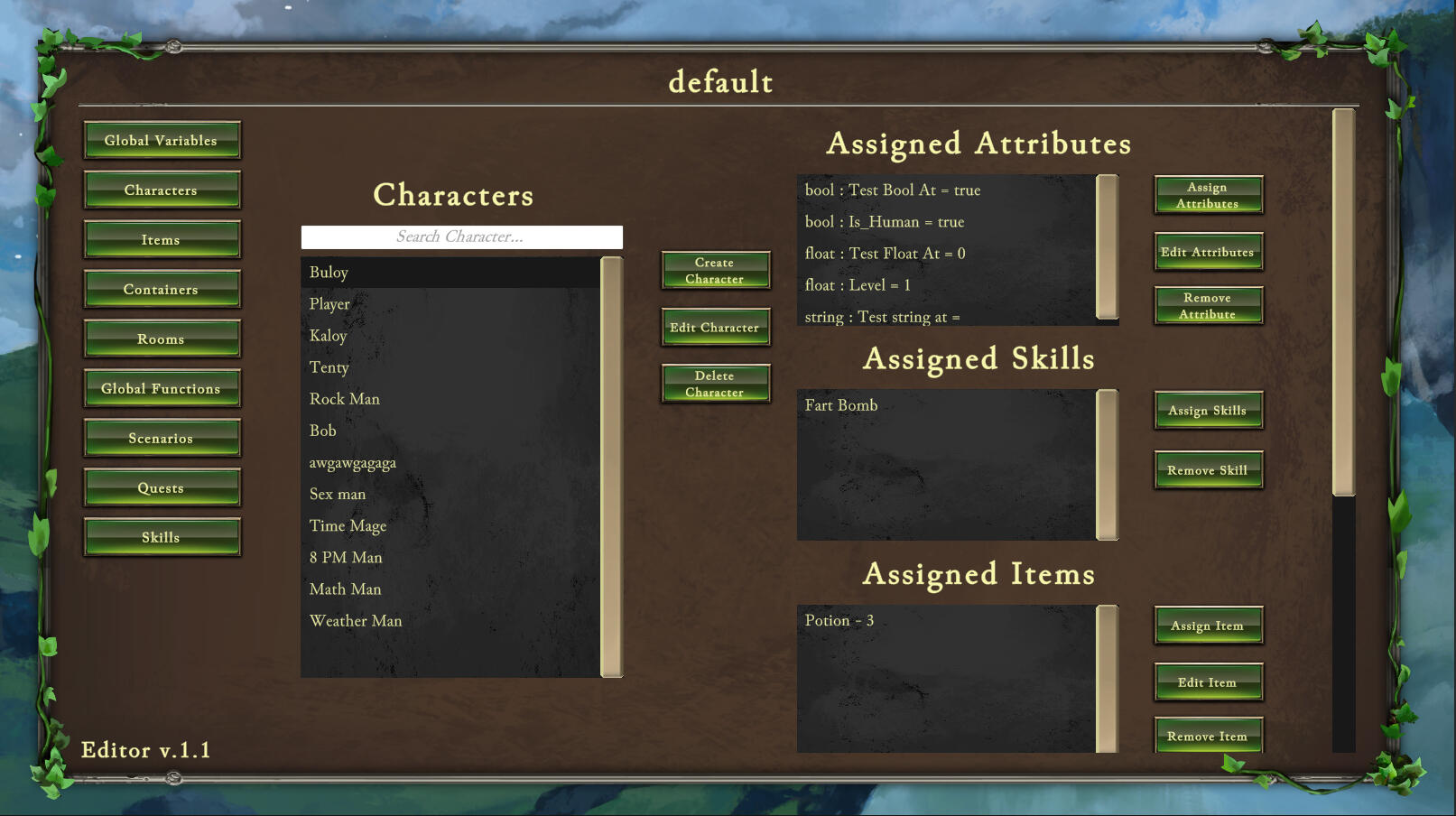1456x816 pixels.
Task: Switch to the Items section
Action: pos(162,240)
